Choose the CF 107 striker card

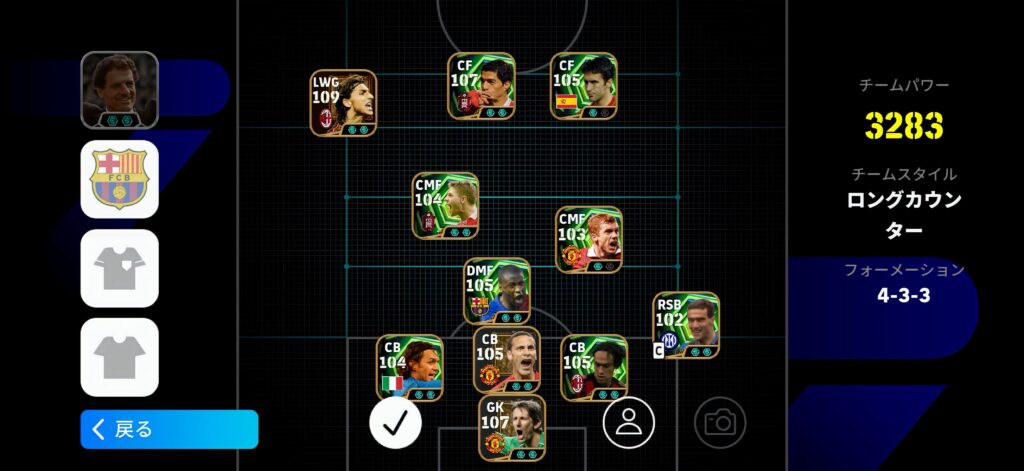pos(481,87)
